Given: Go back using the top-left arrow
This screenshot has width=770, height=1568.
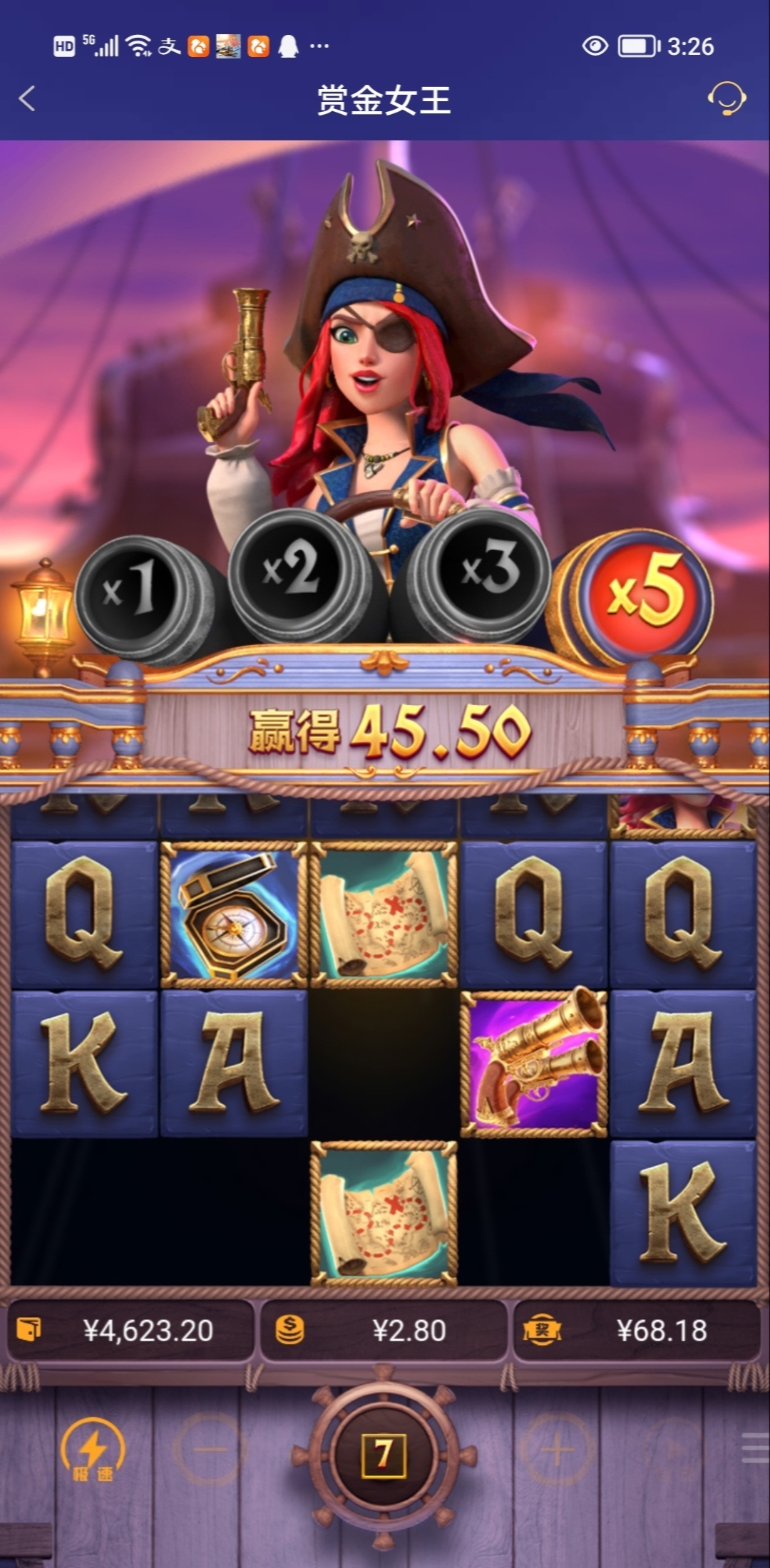Looking at the screenshot, I should coord(27,99).
